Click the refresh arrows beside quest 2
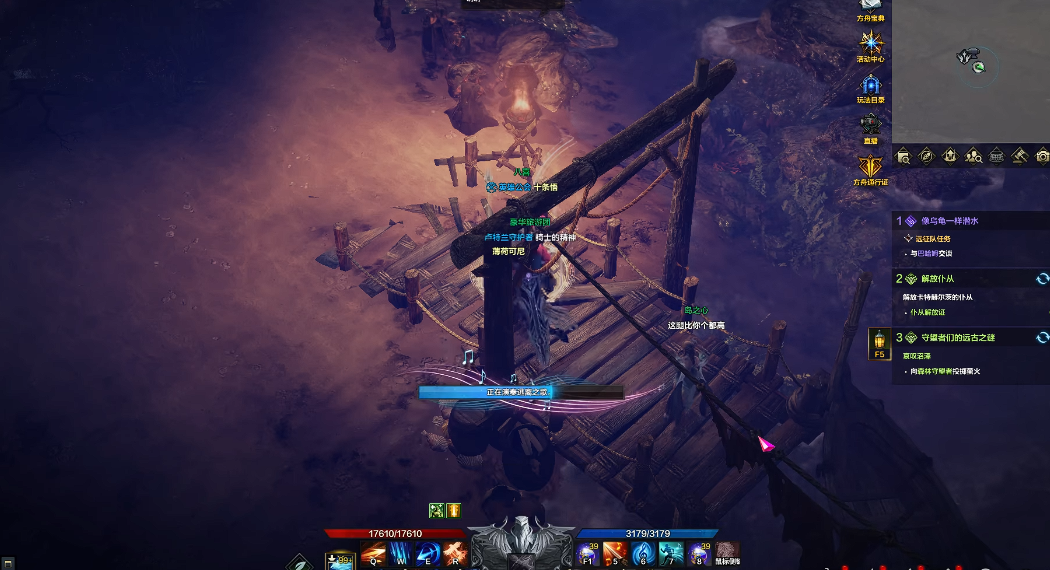This screenshot has height=570, width=1050. [1042, 279]
